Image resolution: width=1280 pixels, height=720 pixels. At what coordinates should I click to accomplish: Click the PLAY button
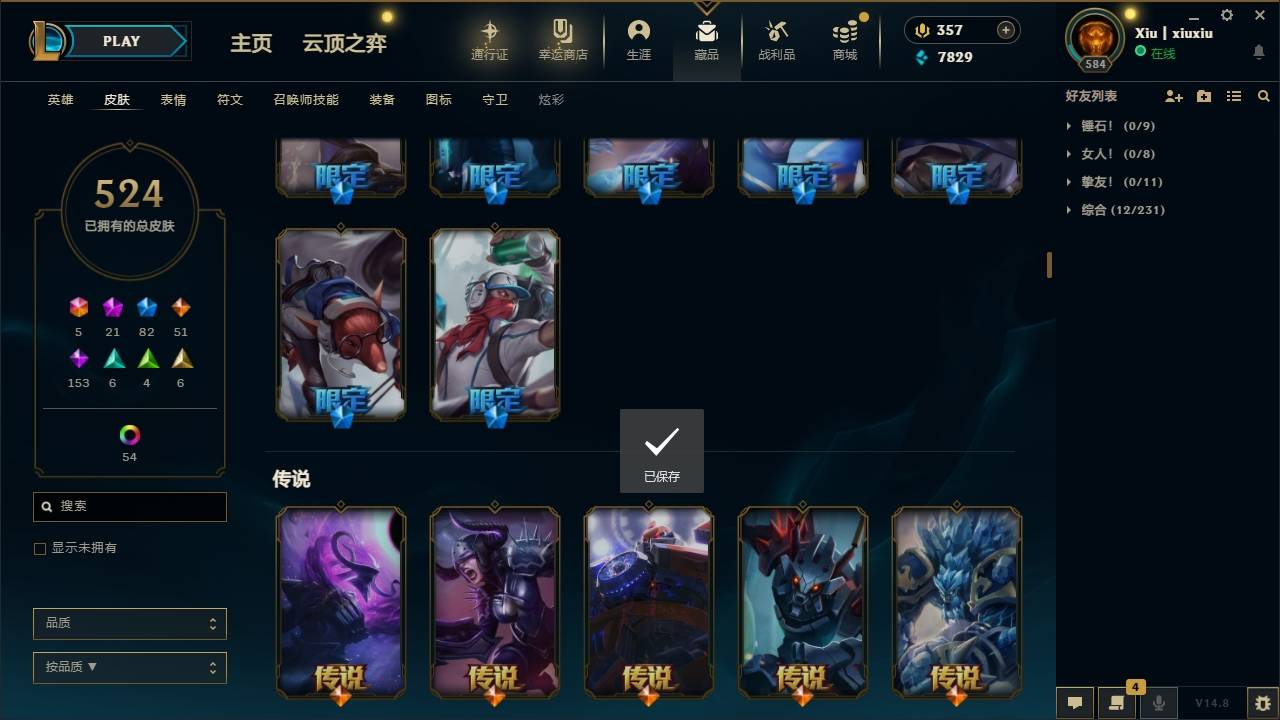point(120,41)
